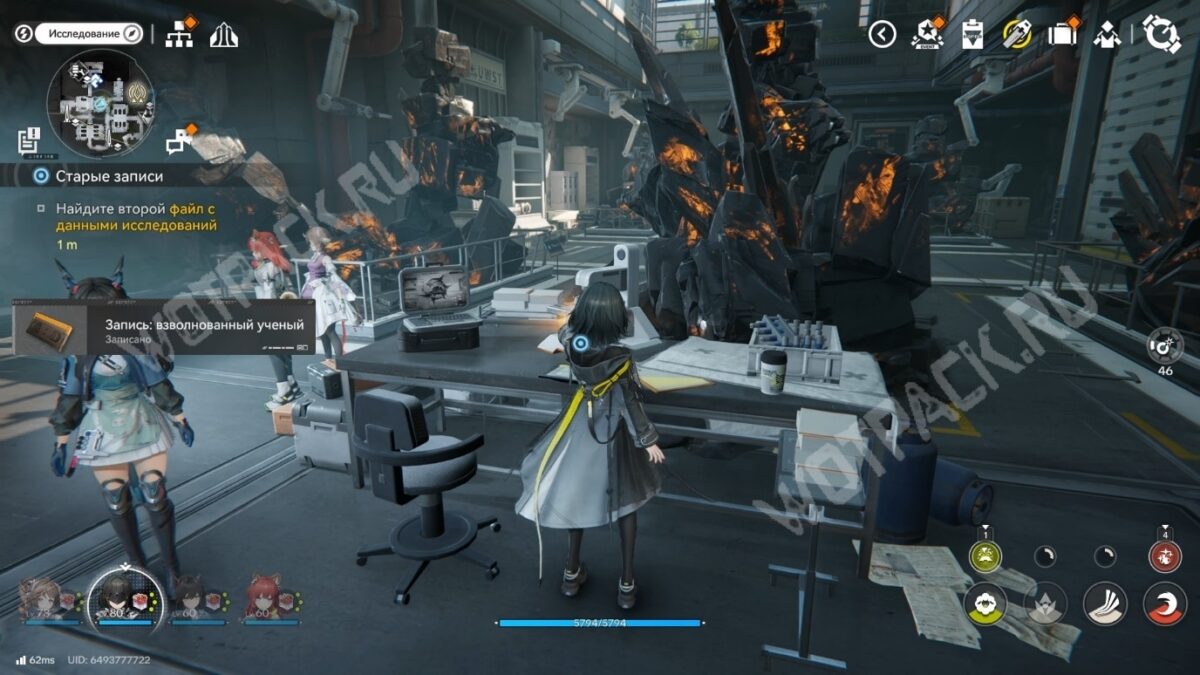Image resolution: width=1200 pixels, height=675 pixels.
Task: Activate the yellow-green sheep skill
Action: coord(985,603)
